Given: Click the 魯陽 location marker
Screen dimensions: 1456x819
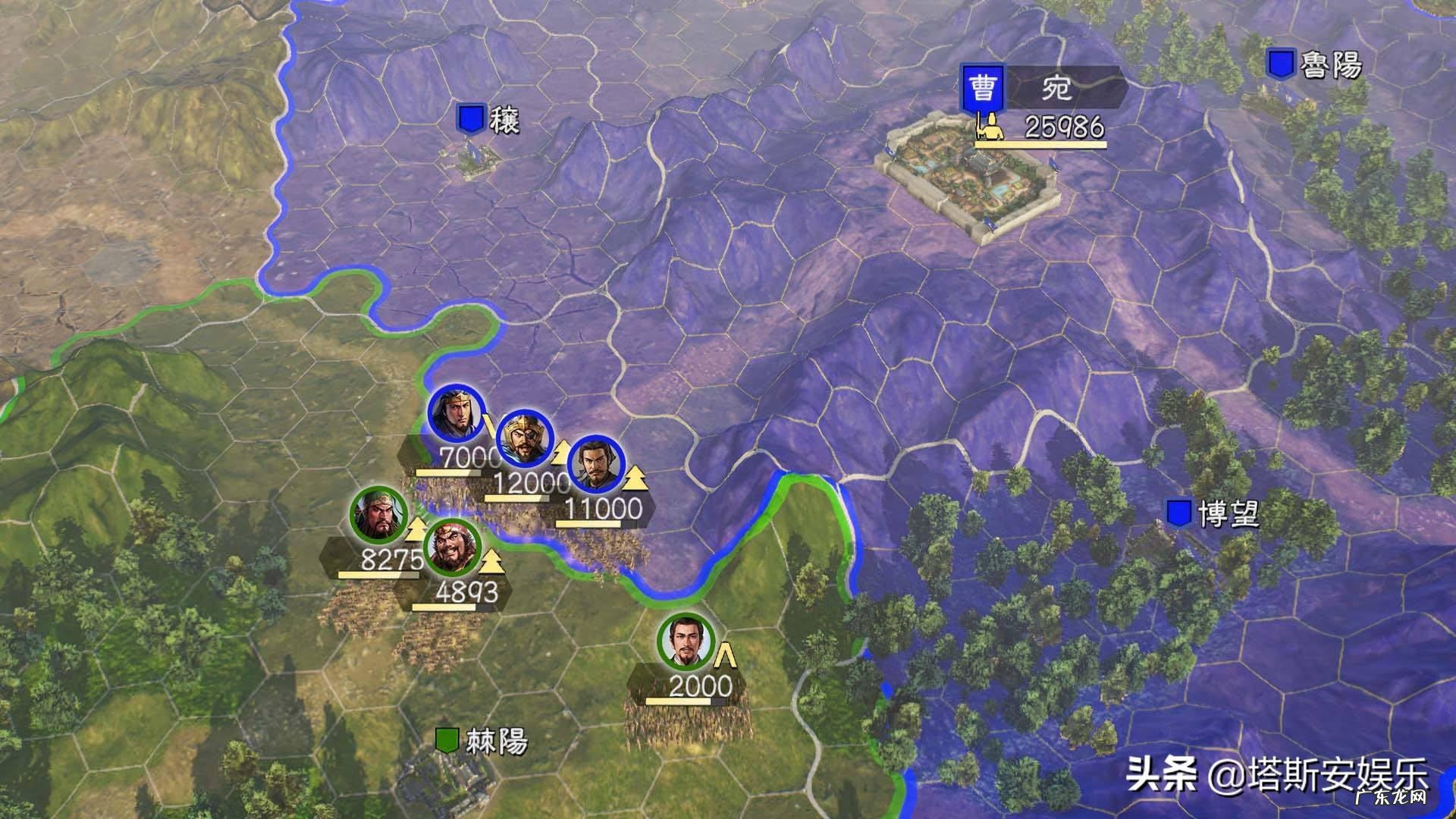Looking at the screenshot, I should (1281, 64).
